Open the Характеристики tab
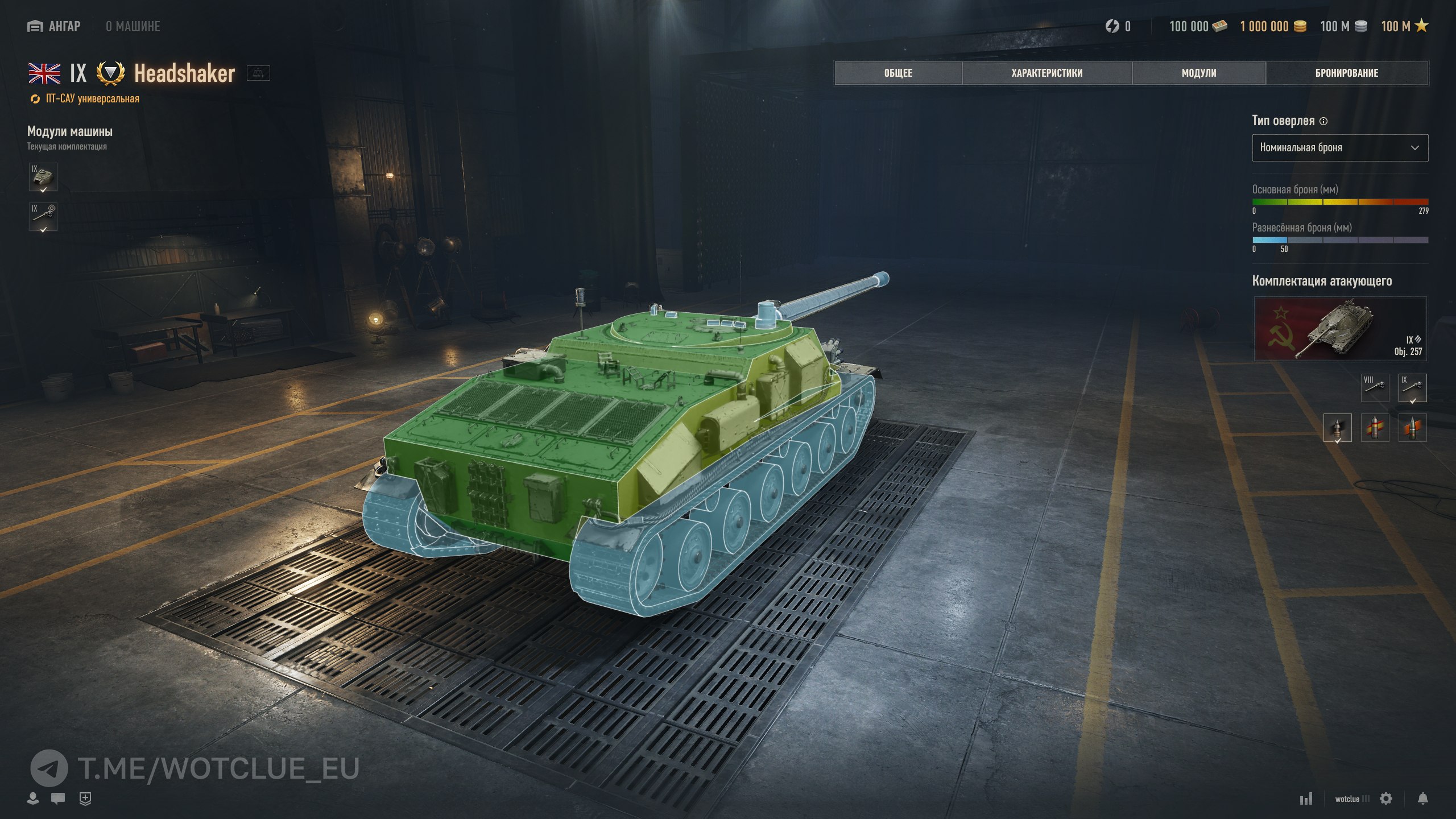Screen dimensions: 1456x819 coord(1046,73)
